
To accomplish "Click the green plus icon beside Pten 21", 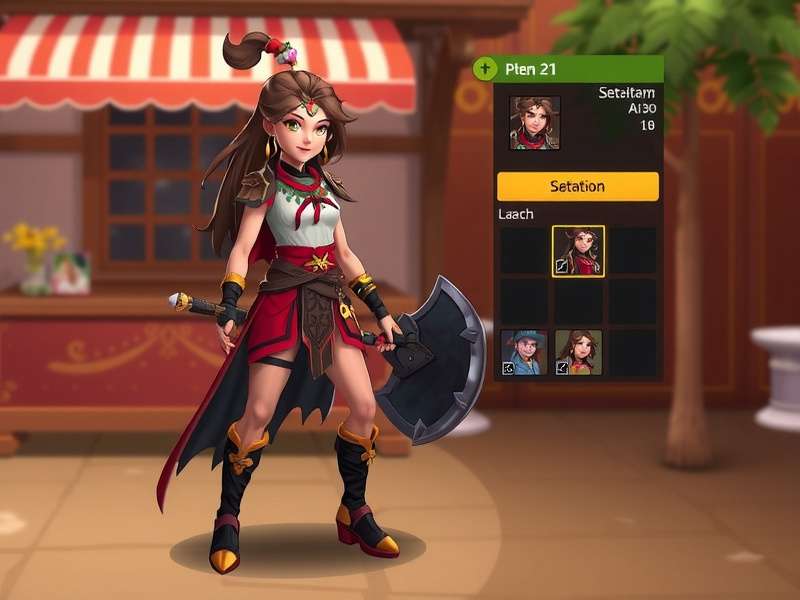I will pos(485,69).
